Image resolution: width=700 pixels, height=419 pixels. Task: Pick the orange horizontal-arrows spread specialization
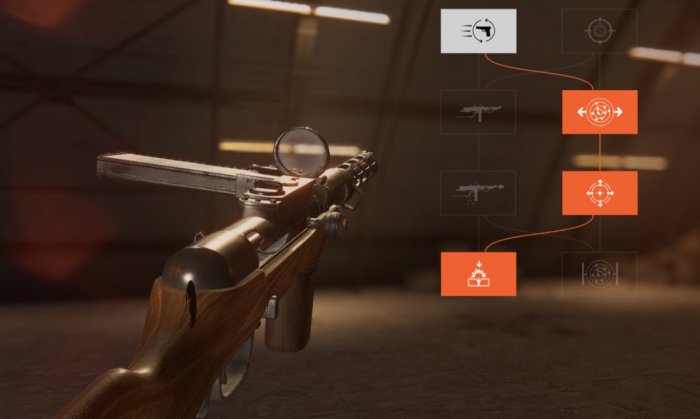click(599, 112)
